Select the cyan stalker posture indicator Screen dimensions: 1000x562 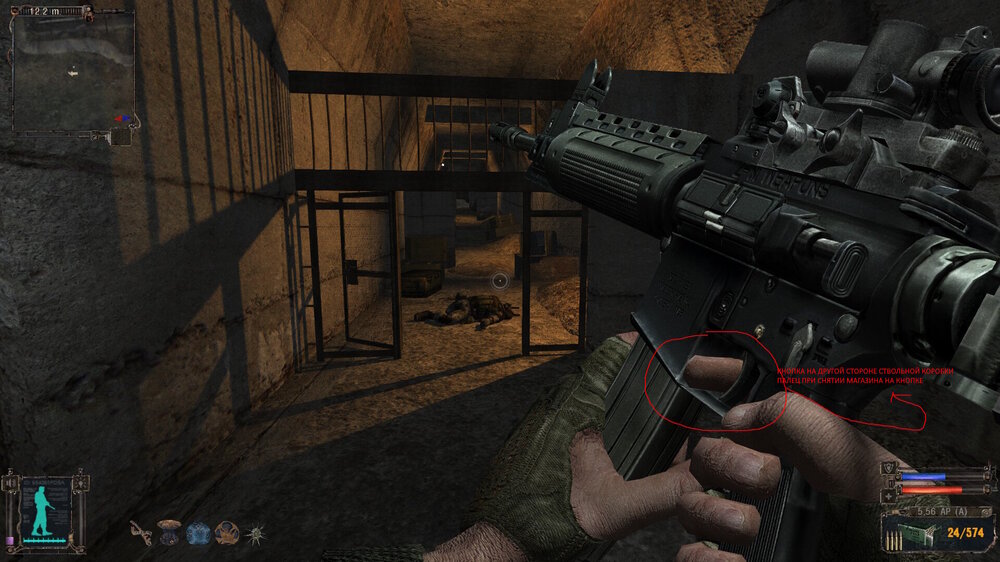pos(43,514)
